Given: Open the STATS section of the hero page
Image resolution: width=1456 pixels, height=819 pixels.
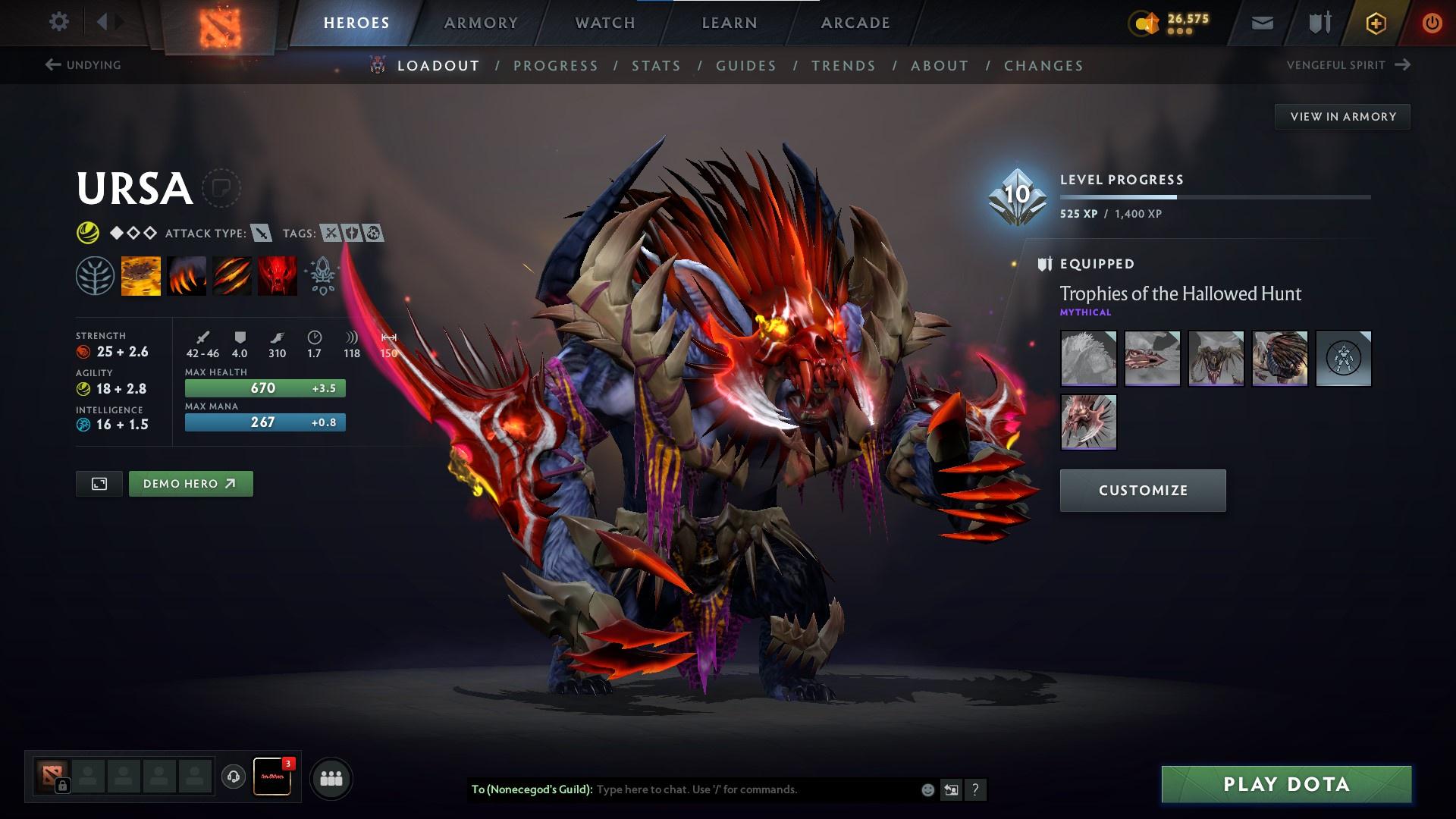Looking at the screenshot, I should [x=657, y=66].
